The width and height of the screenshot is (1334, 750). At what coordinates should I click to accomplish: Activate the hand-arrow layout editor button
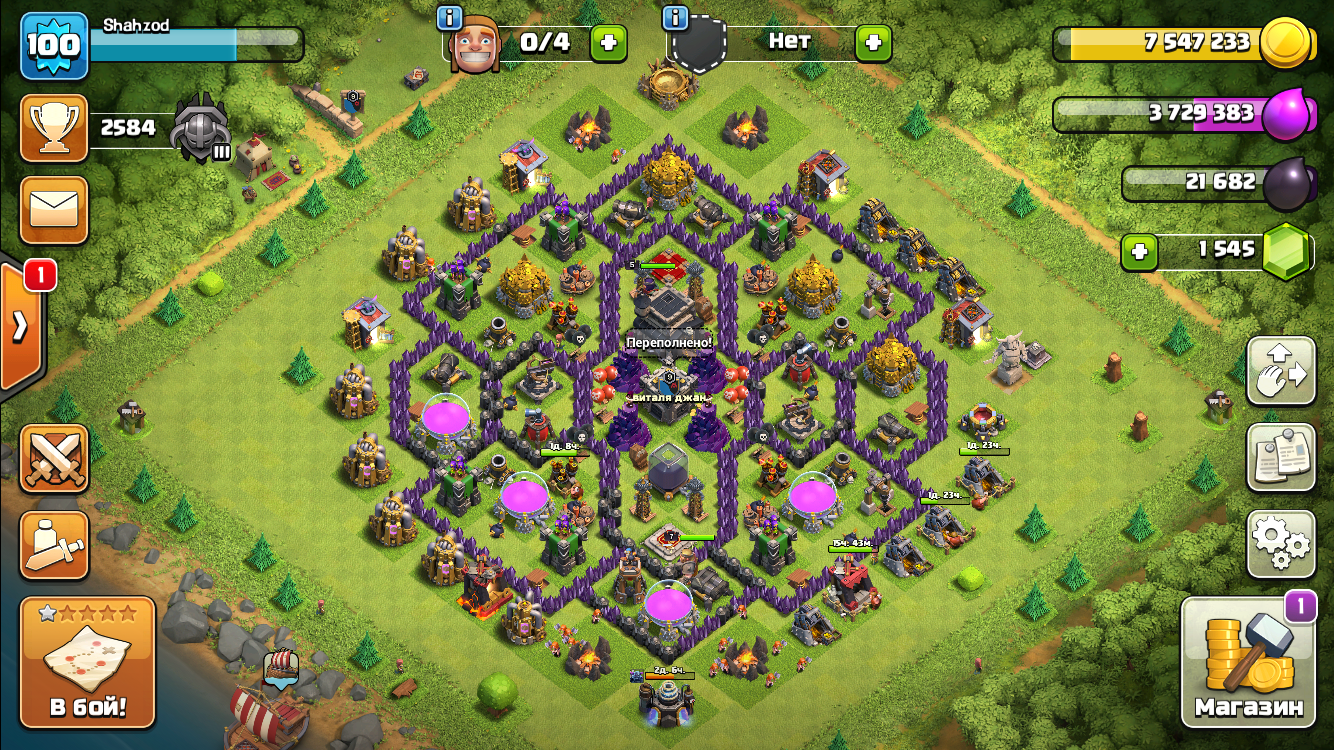point(1281,371)
